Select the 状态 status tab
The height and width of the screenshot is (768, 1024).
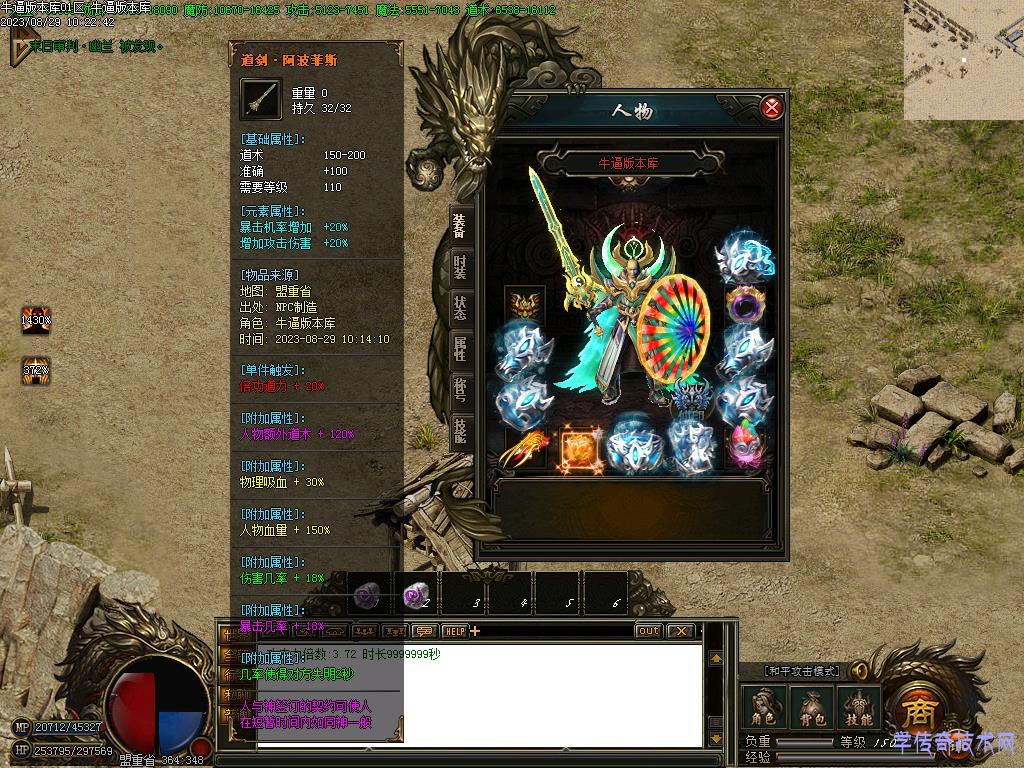click(459, 308)
